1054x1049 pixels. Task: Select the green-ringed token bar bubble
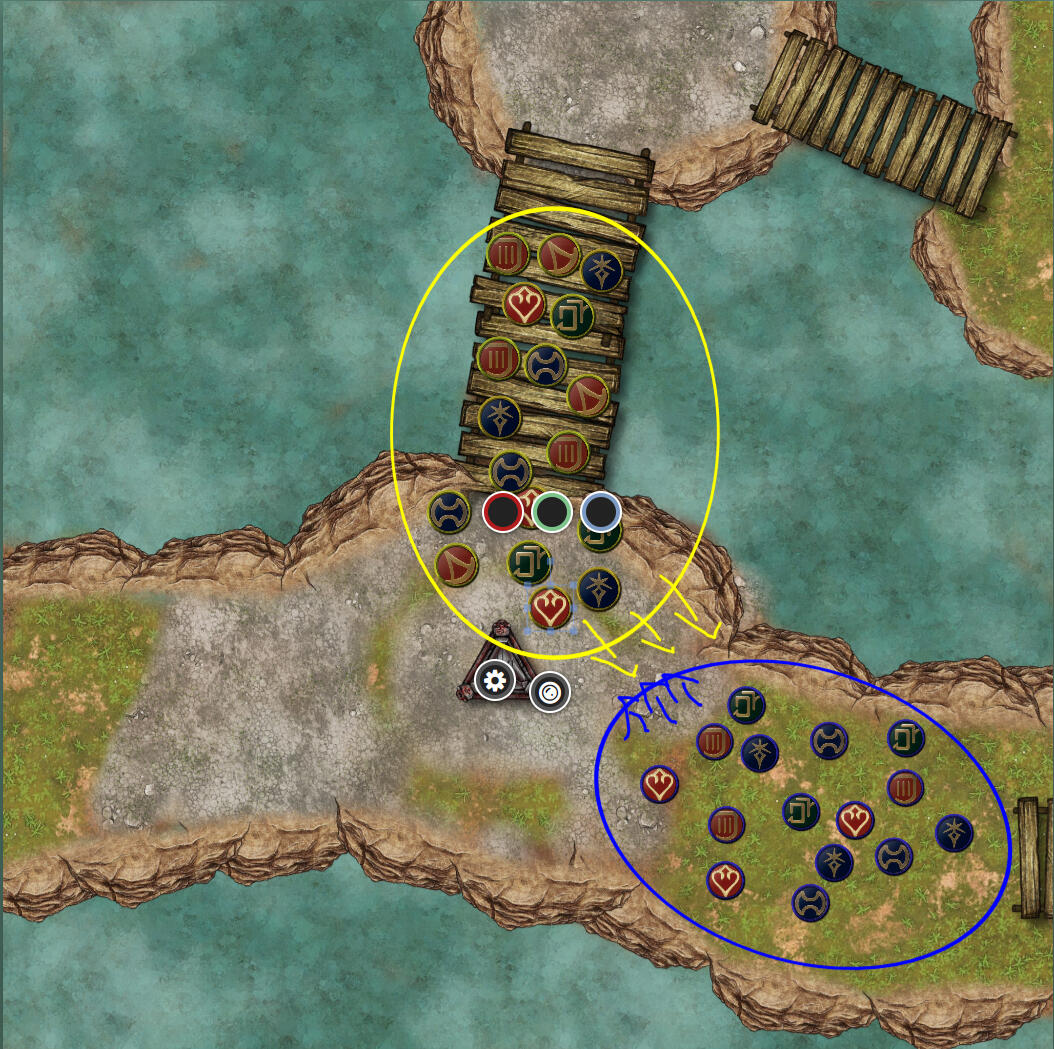(551, 512)
